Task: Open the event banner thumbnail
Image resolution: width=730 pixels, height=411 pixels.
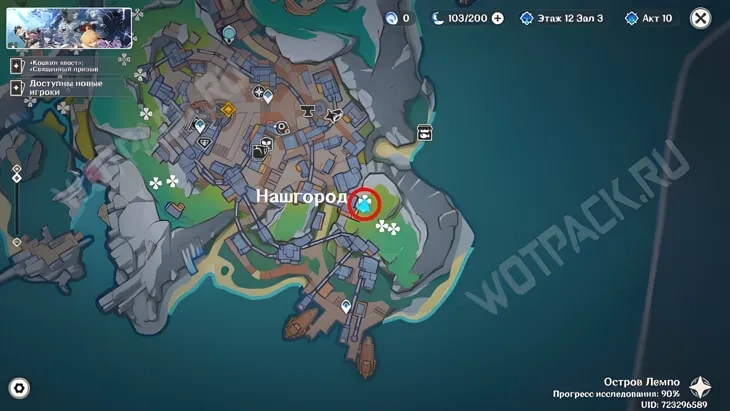Action: pyautogui.click(x=69, y=28)
